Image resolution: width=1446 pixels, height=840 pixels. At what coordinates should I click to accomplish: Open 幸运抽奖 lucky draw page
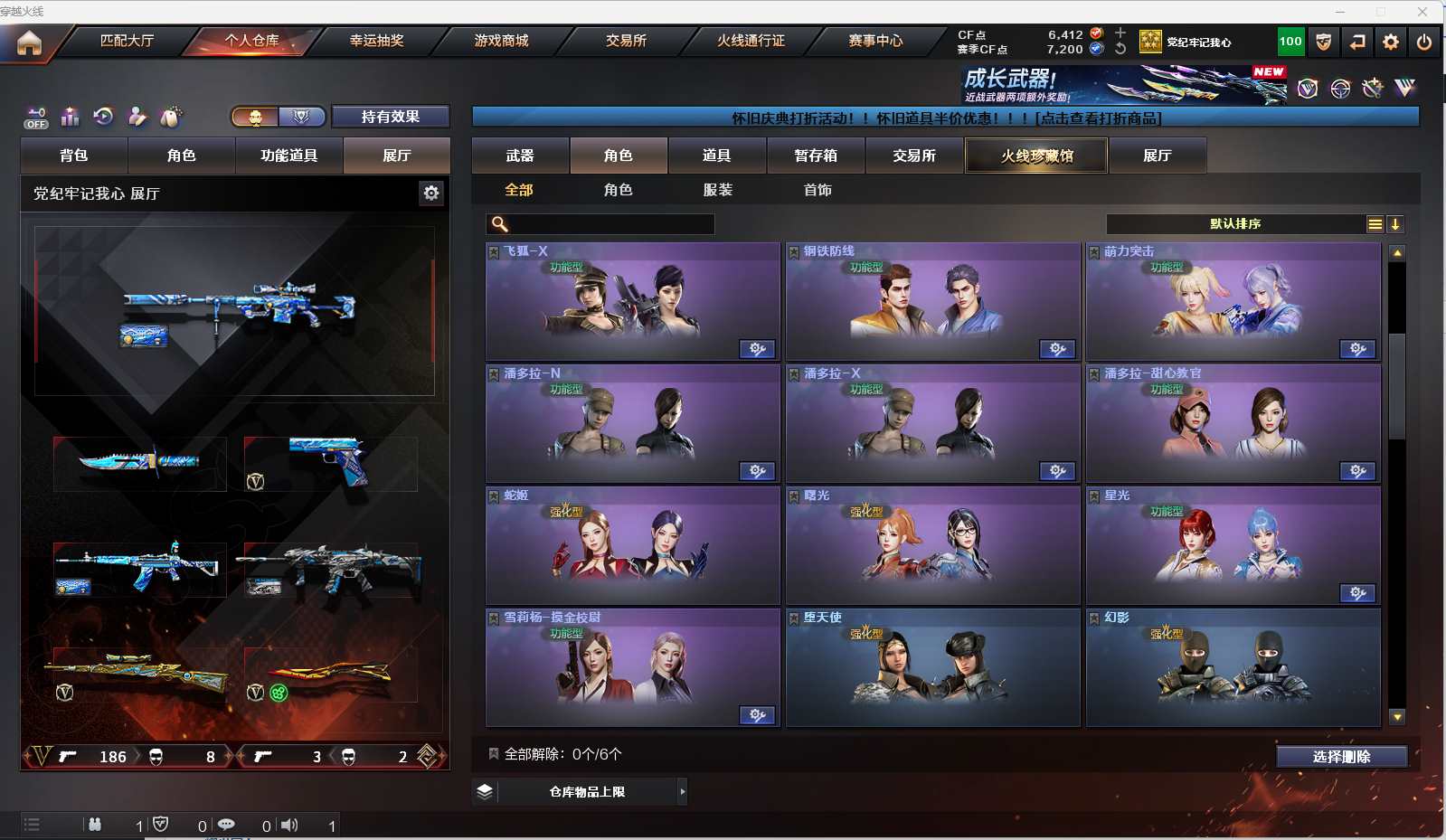tap(376, 41)
